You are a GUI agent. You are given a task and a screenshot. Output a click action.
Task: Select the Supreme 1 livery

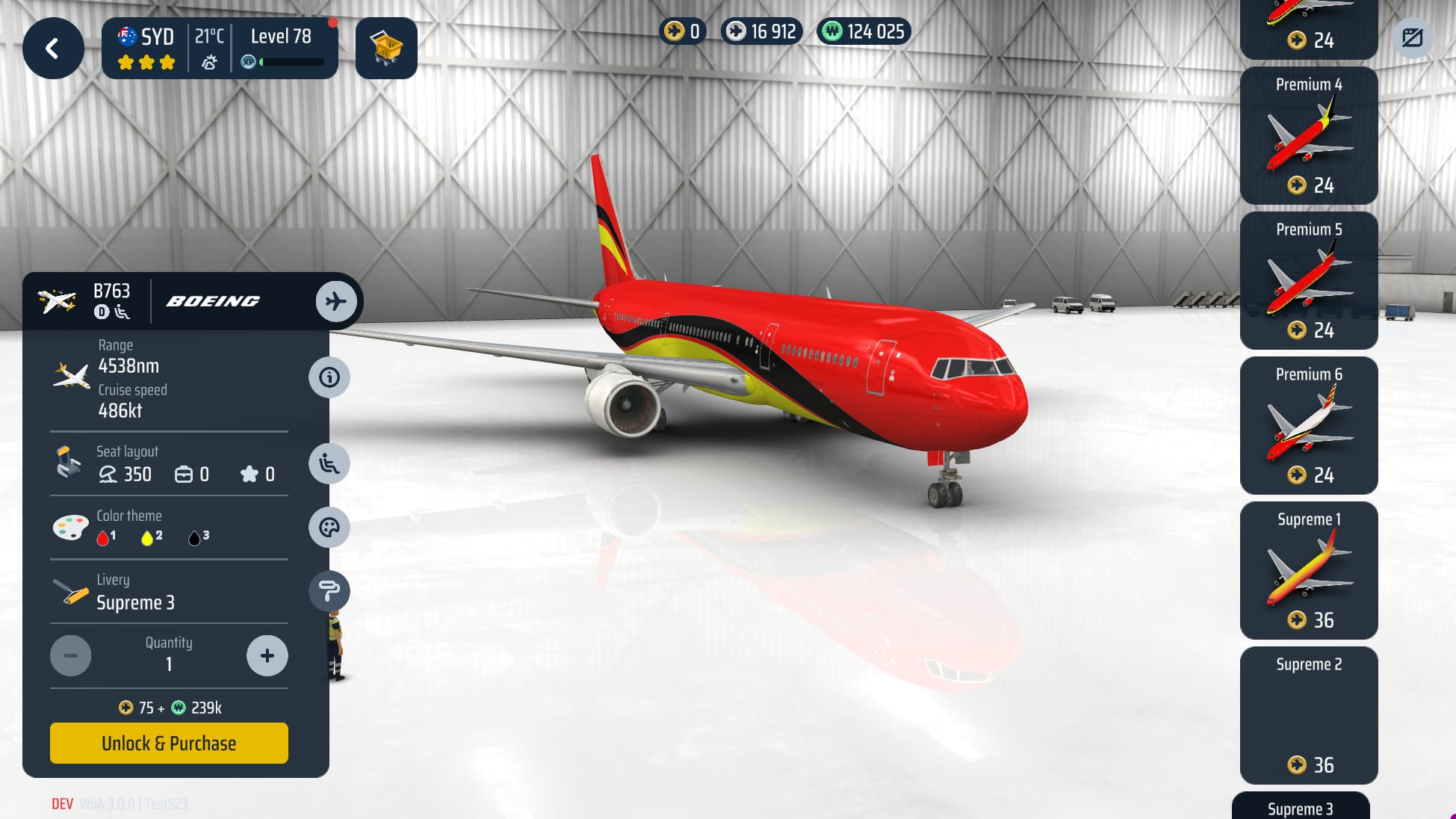coord(1308,570)
